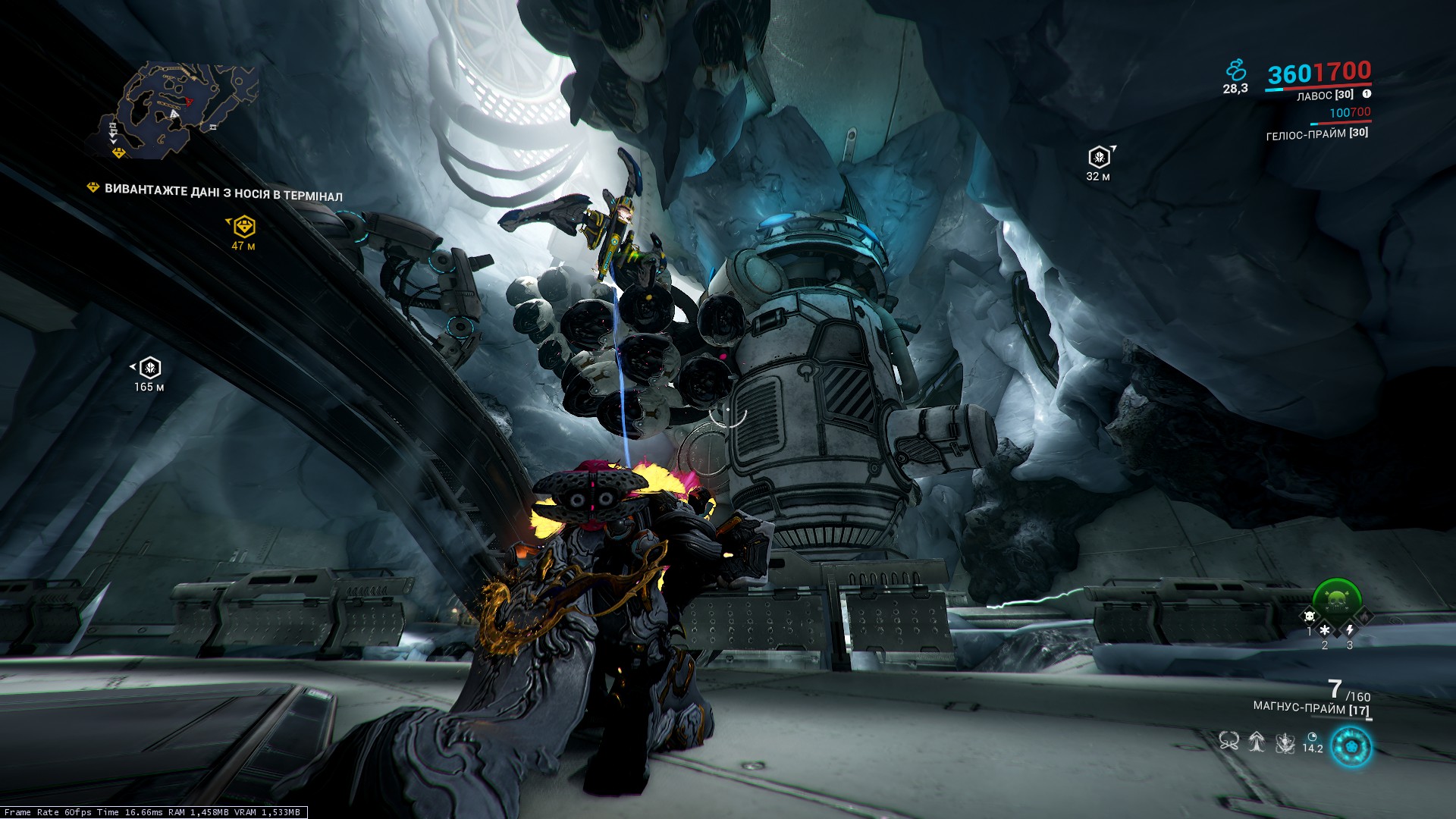Choose the electricity bolt element diamond
Image resolution: width=1456 pixels, height=819 pixels.
(x=1350, y=630)
